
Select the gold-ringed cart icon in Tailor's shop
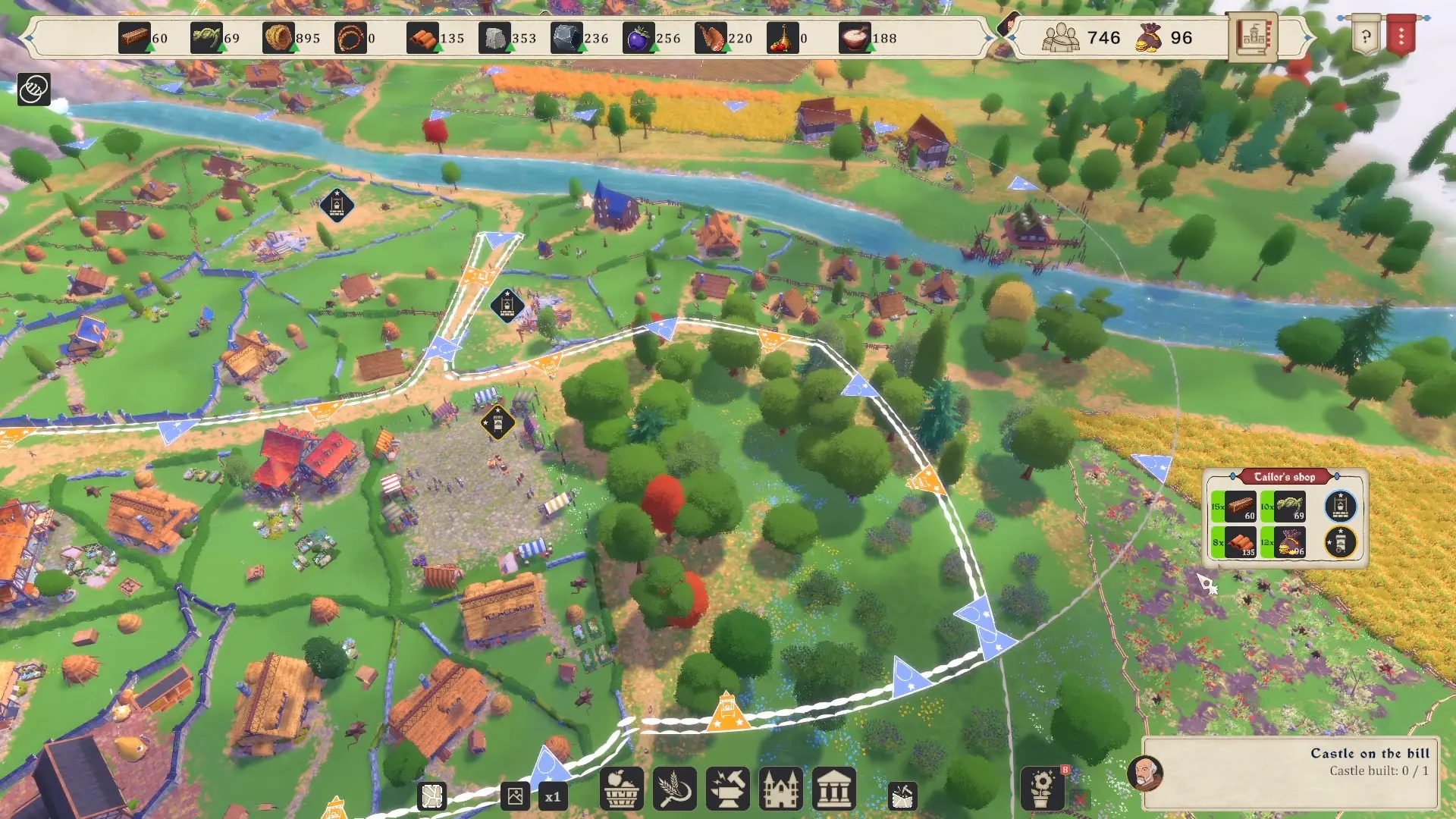click(x=1340, y=542)
